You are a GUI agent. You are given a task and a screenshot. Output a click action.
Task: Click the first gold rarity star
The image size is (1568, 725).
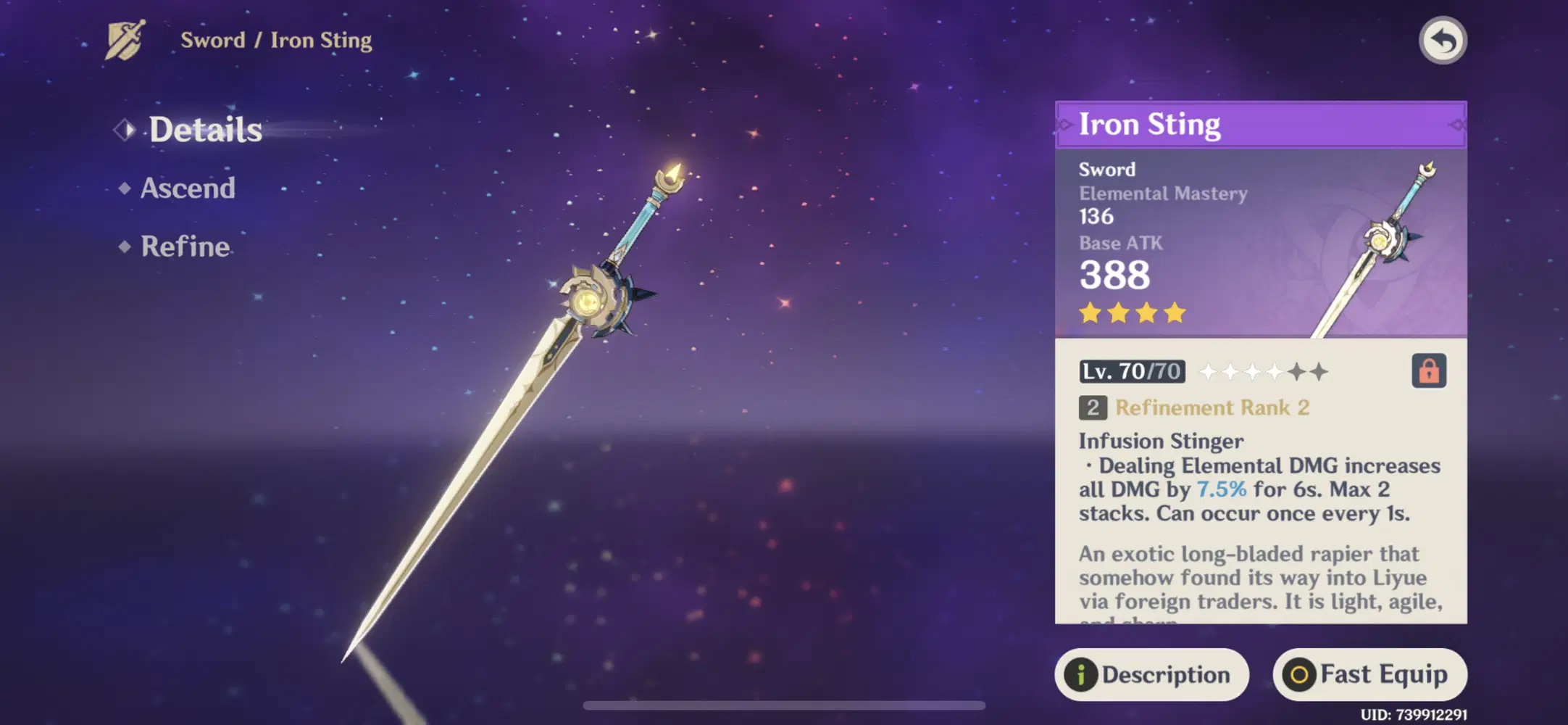(x=1090, y=312)
